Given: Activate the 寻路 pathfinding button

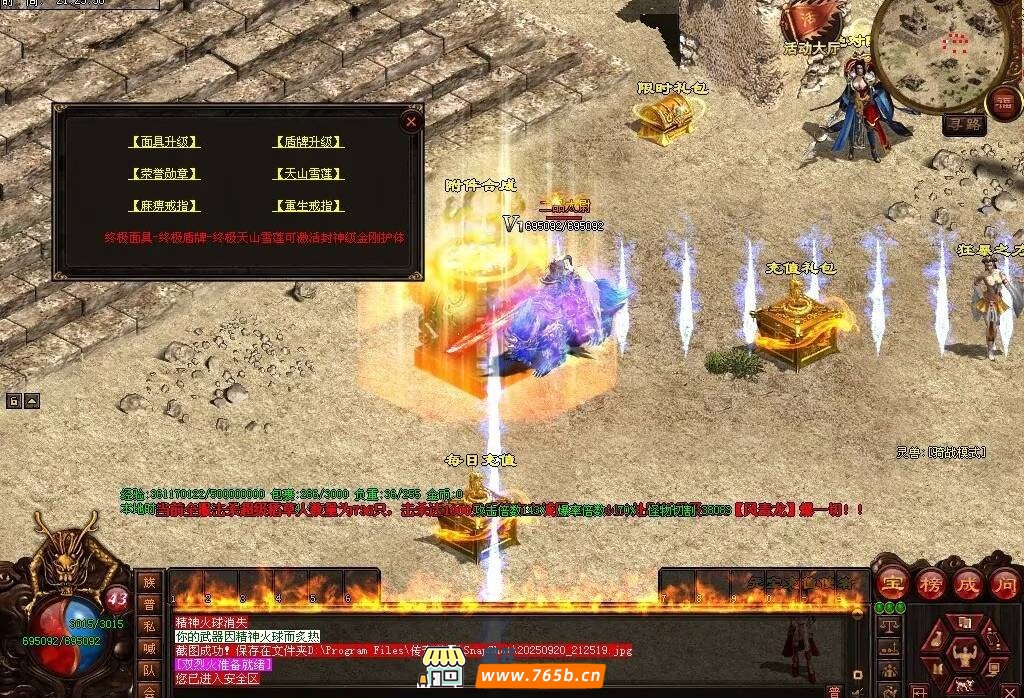Looking at the screenshot, I should [x=964, y=124].
